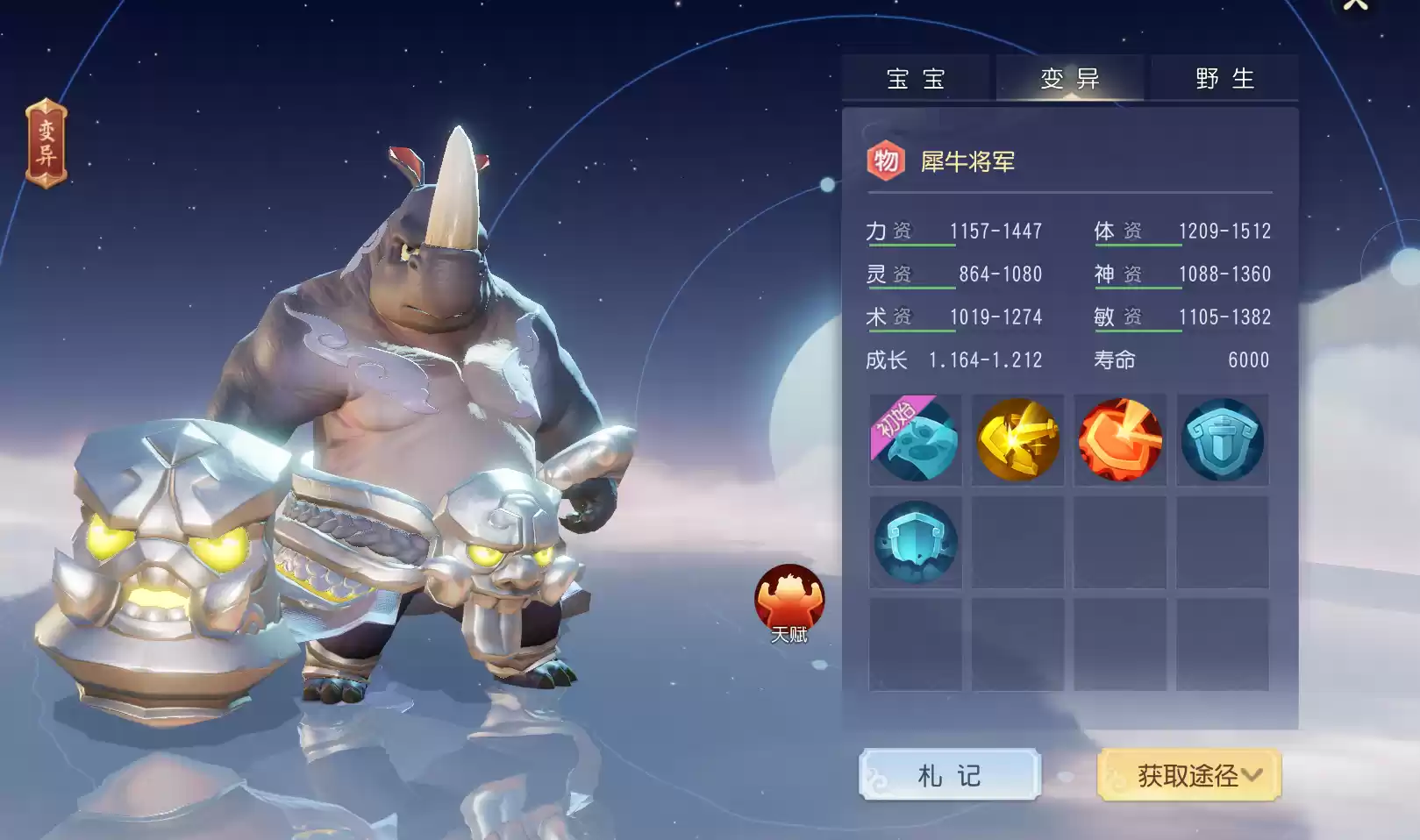Select the blue sword shield skill icon

(1223, 440)
